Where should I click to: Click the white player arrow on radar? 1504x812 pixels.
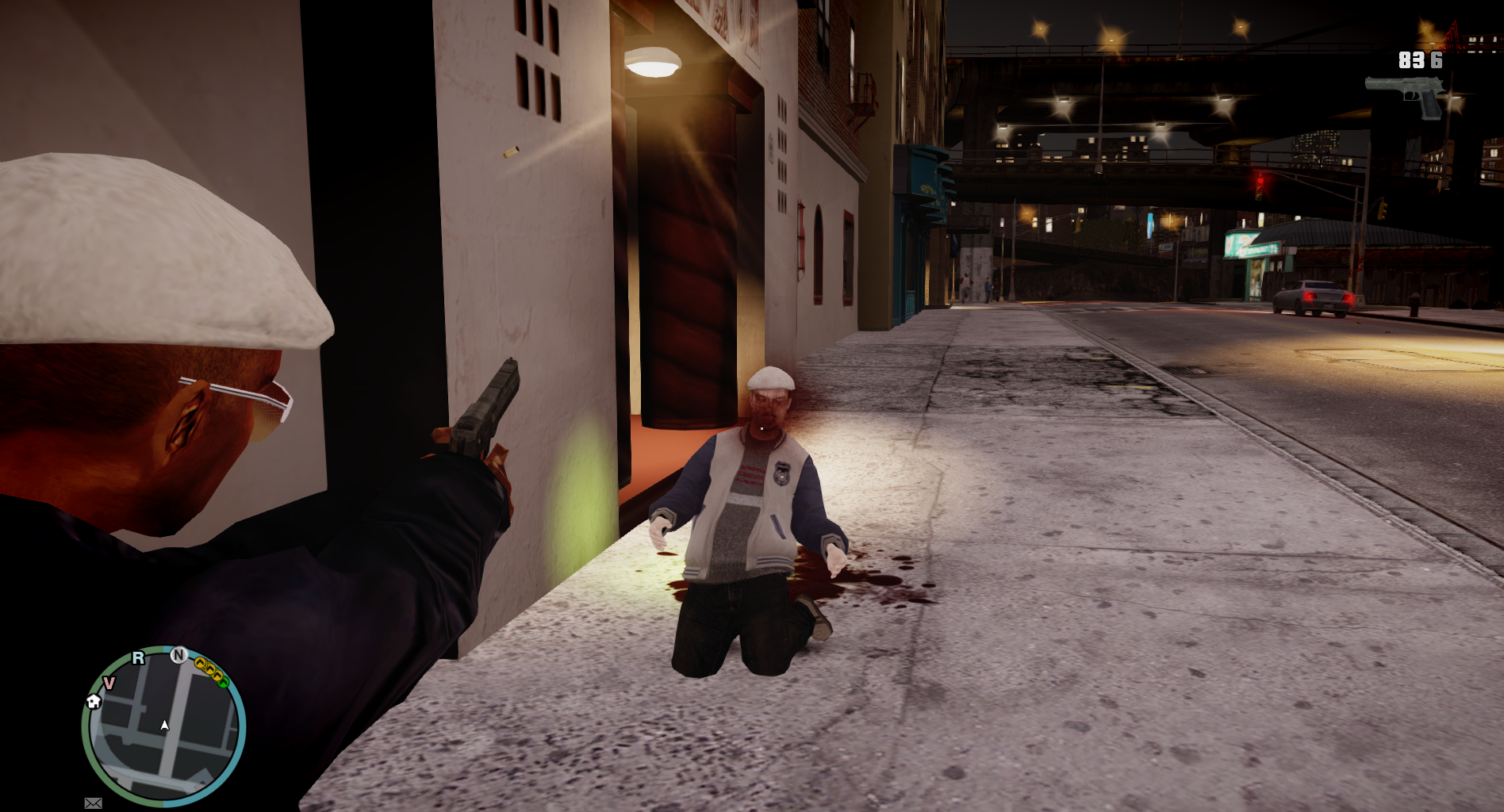164,725
